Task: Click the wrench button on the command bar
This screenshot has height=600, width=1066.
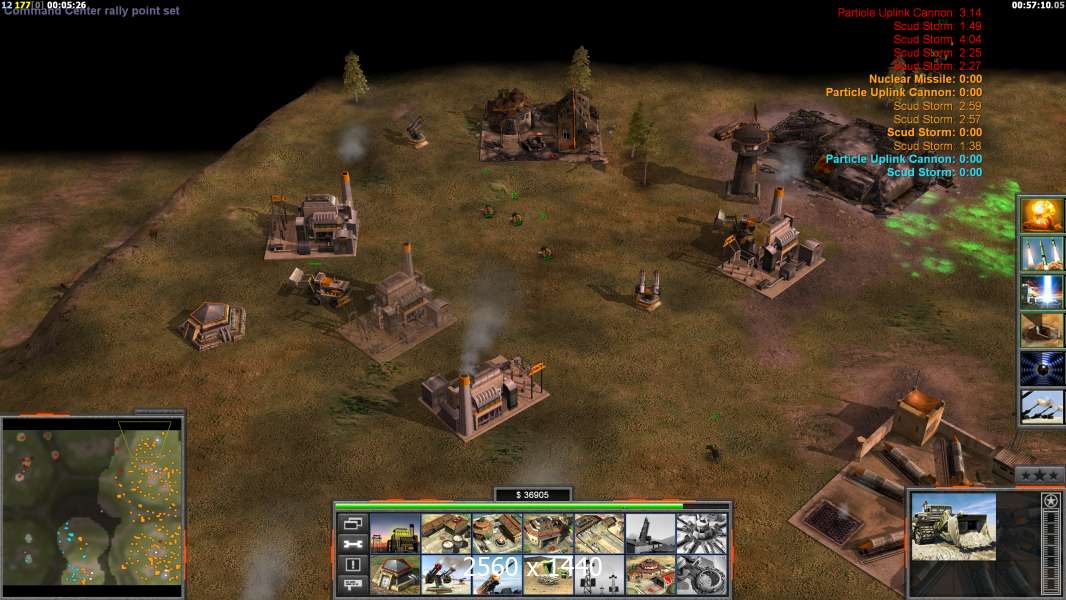Action: click(x=351, y=544)
